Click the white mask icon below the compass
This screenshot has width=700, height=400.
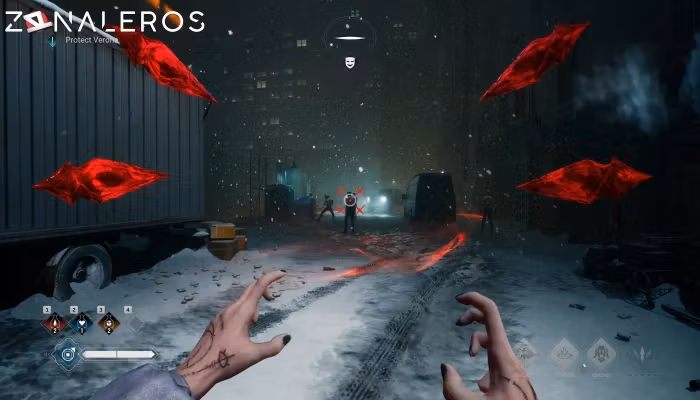click(x=350, y=63)
